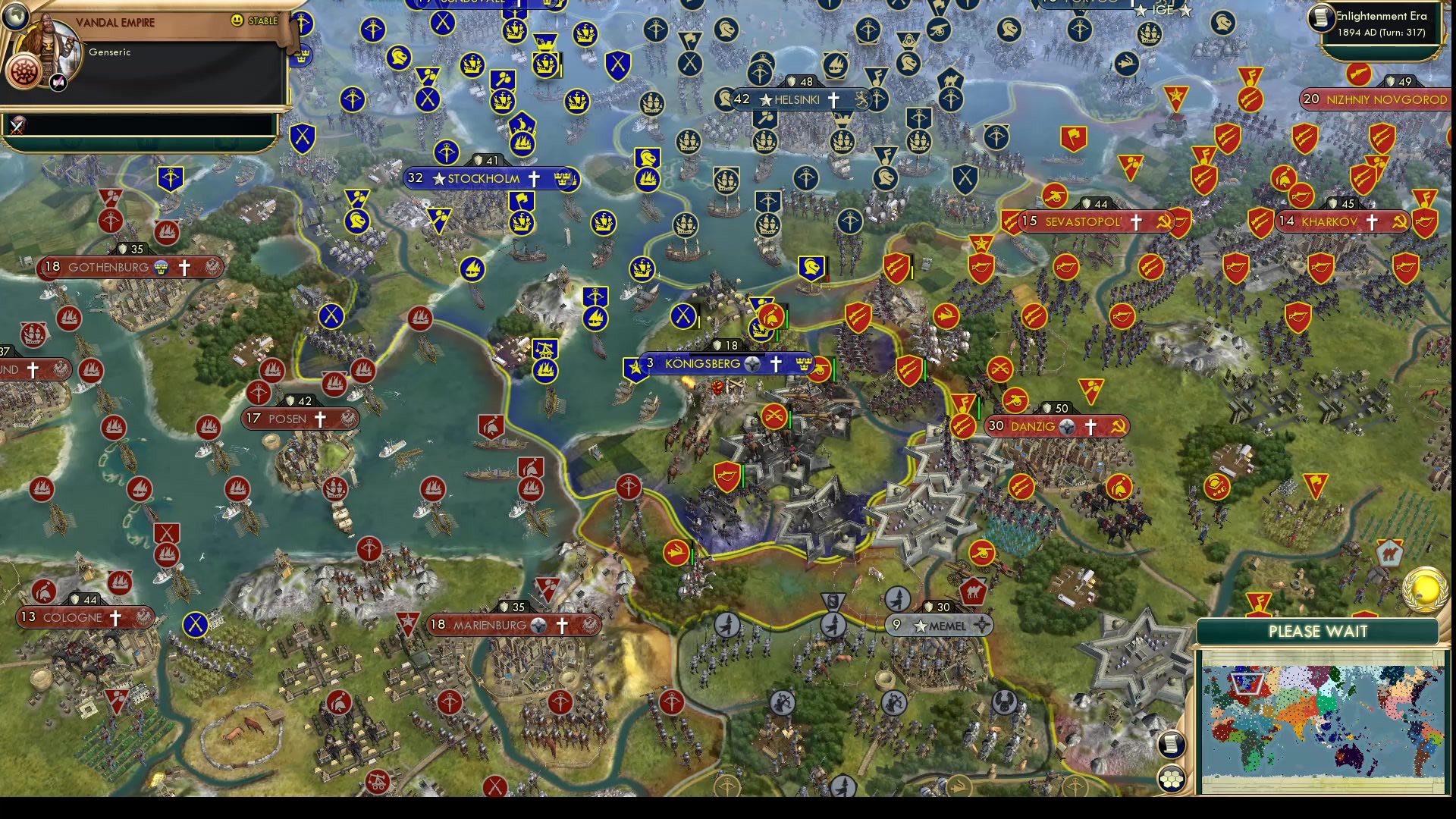Click the smiley STABLE happiness indicator
The image size is (1456, 819).
click(x=237, y=20)
